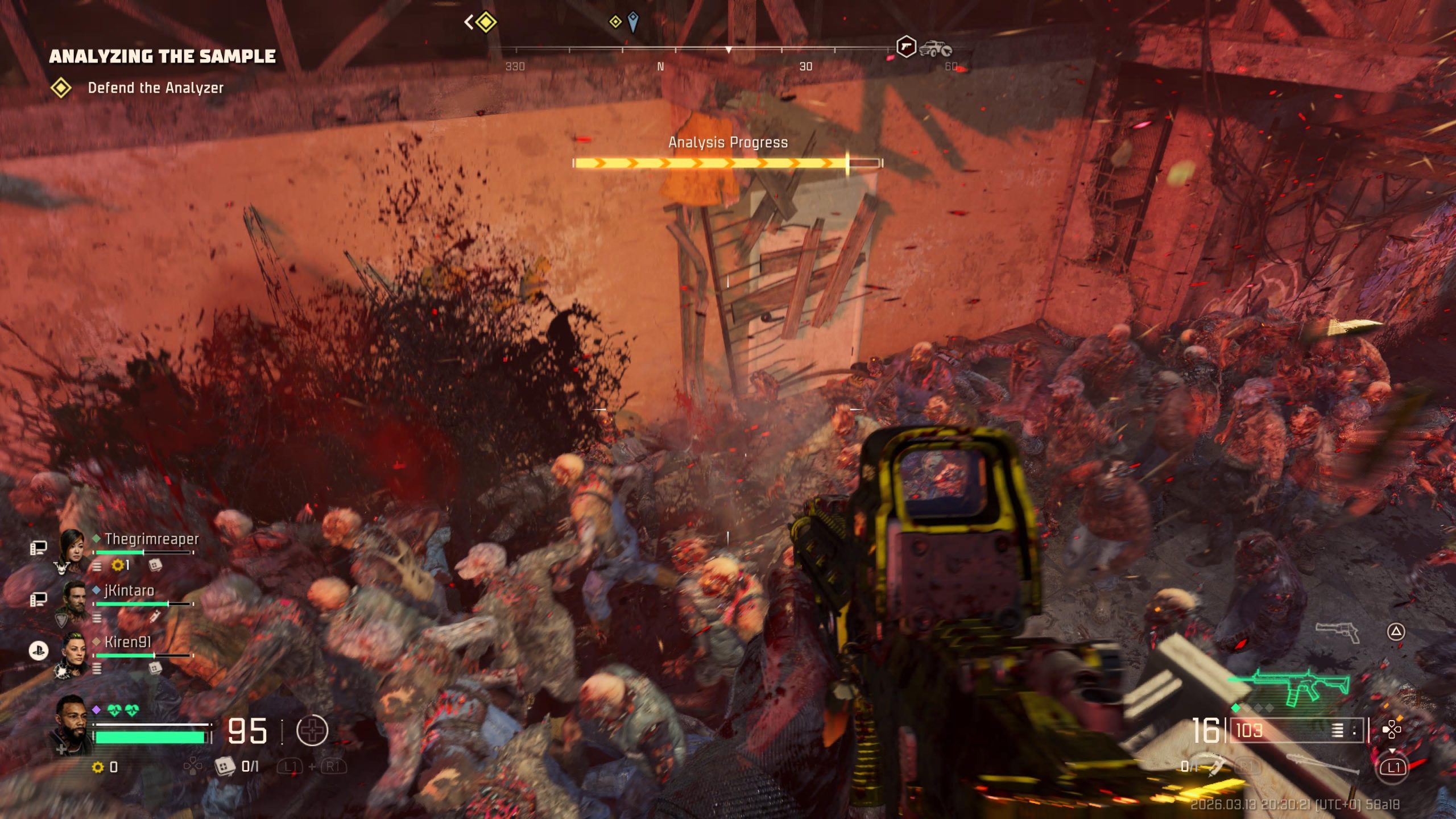Viewport: 1456px width, 819px height.
Task: Click the vehicle marker on the compass
Action: point(934,48)
